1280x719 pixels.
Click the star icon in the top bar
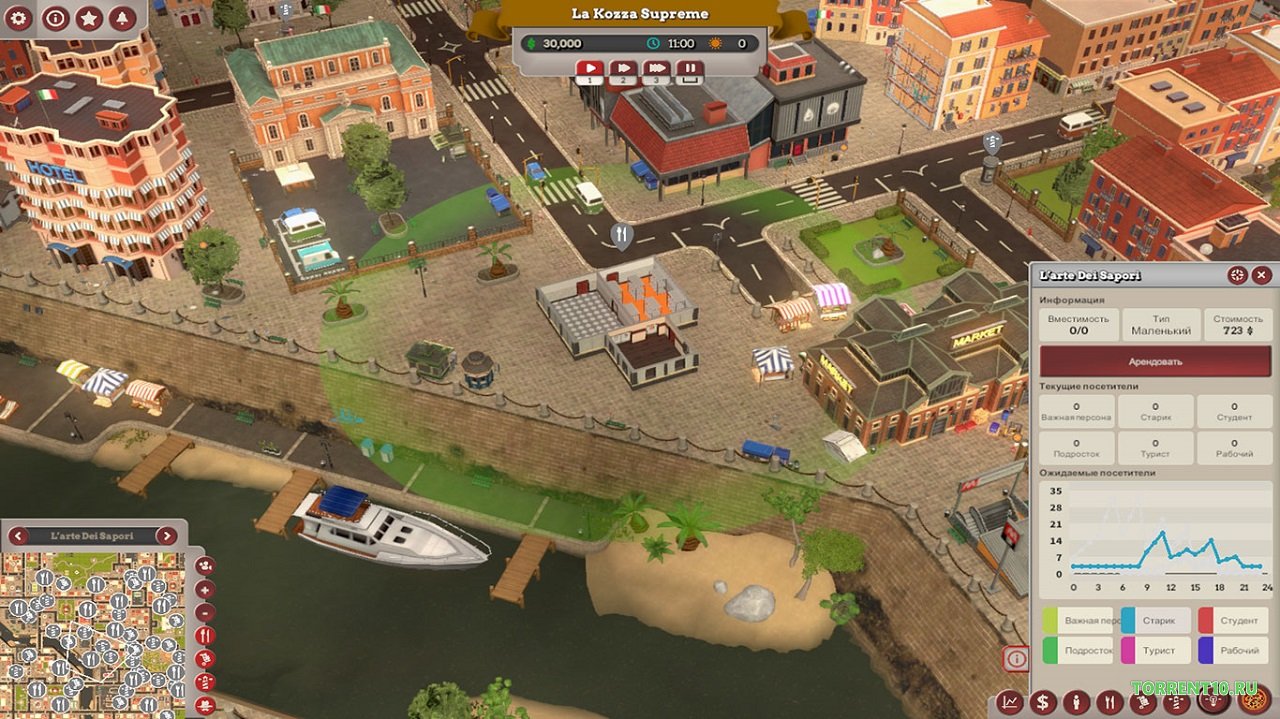click(89, 18)
